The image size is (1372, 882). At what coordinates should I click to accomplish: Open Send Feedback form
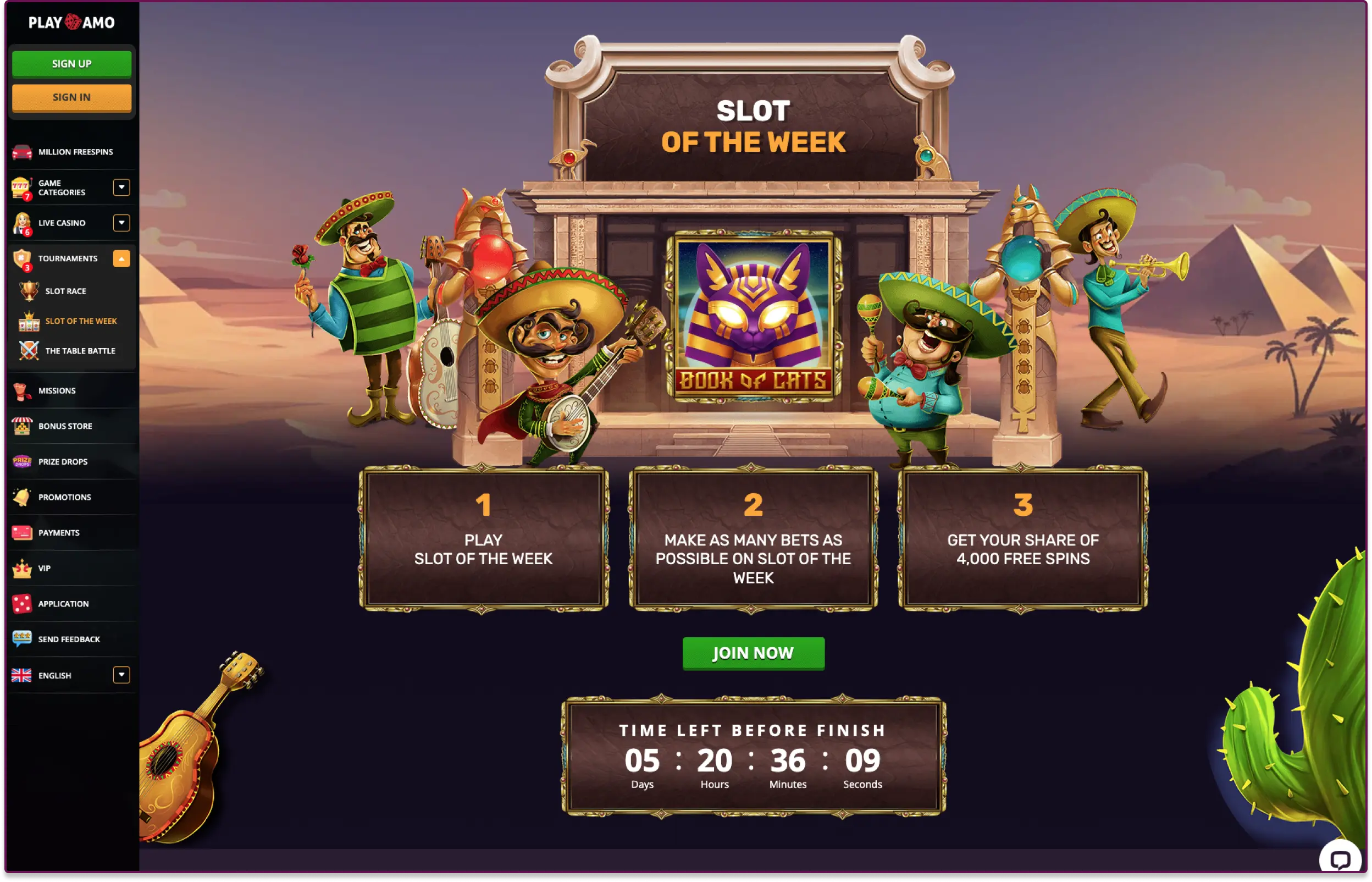pos(69,639)
